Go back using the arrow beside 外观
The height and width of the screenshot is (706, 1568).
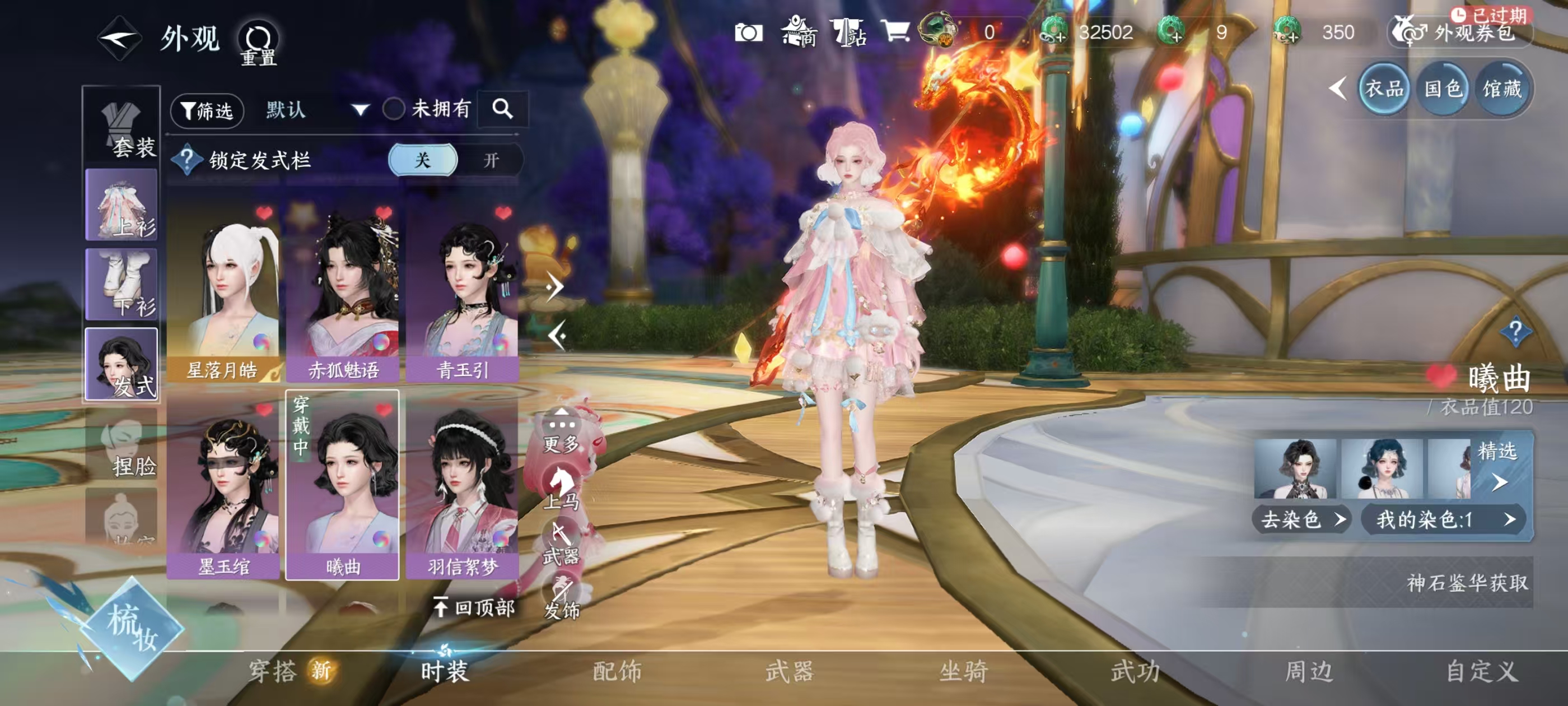pyautogui.click(x=119, y=38)
